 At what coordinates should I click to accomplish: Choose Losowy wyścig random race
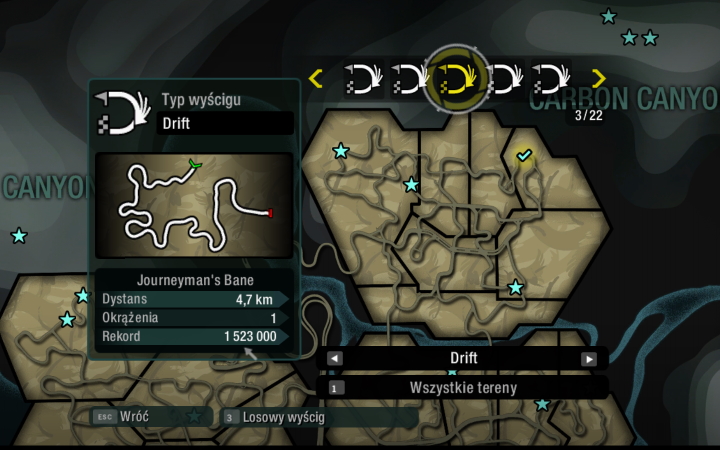click(x=286, y=416)
